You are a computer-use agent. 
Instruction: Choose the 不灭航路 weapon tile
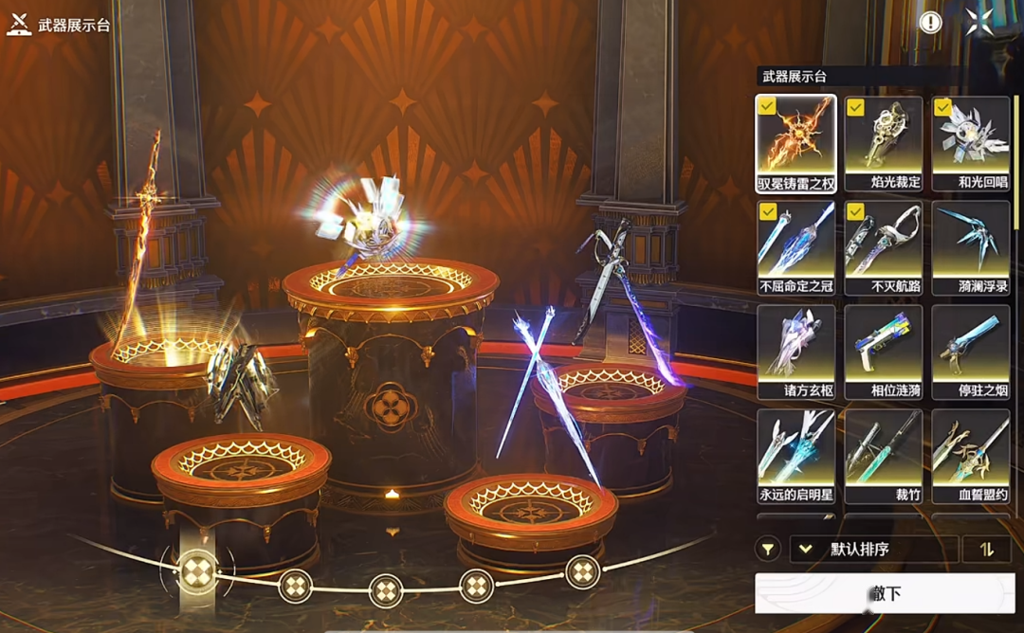tap(883, 247)
